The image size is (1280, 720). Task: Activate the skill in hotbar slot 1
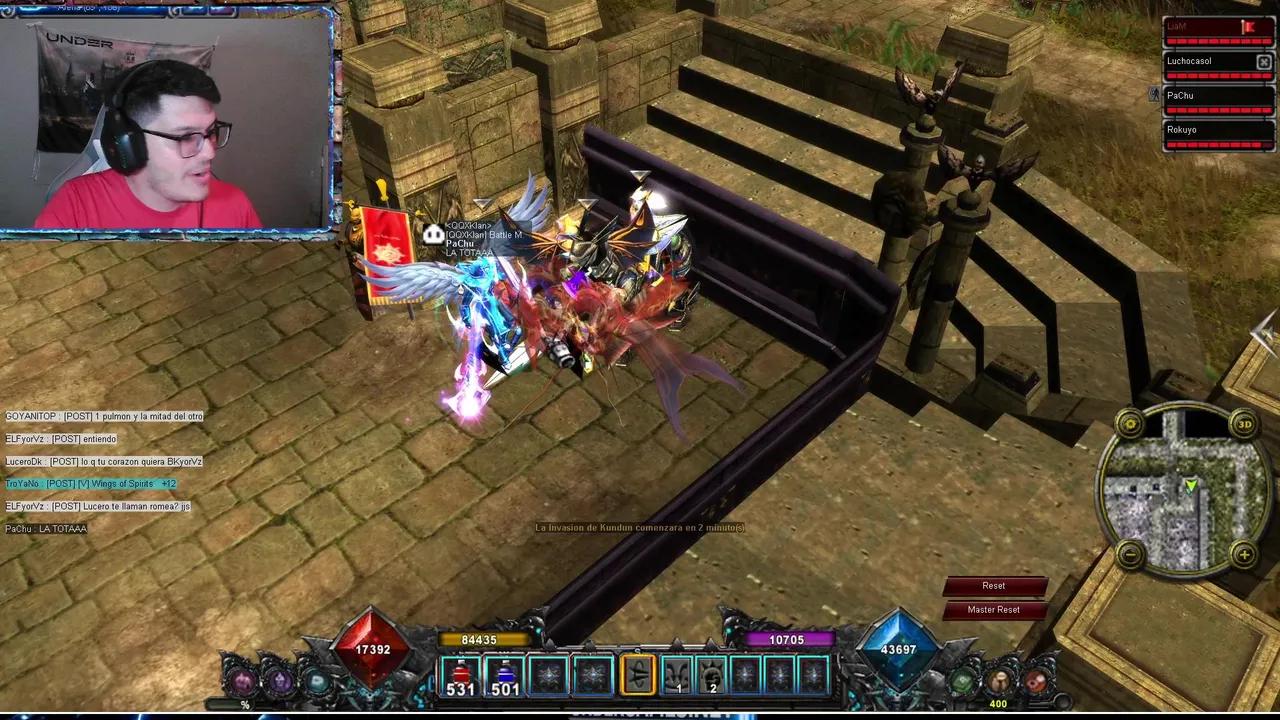(679, 676)
